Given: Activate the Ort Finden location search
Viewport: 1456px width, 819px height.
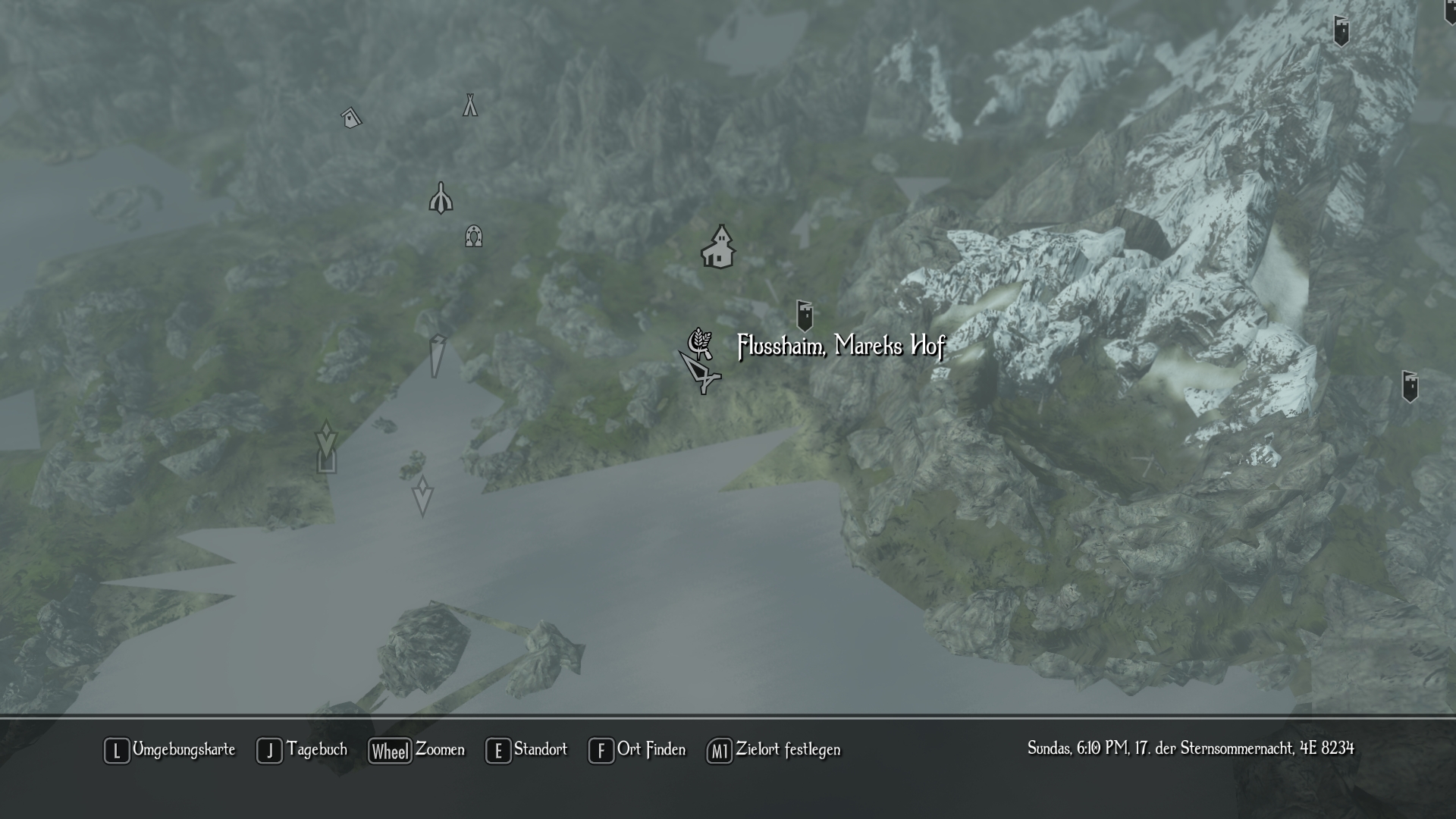Looking at the screenshot, I should click(637, 750).
